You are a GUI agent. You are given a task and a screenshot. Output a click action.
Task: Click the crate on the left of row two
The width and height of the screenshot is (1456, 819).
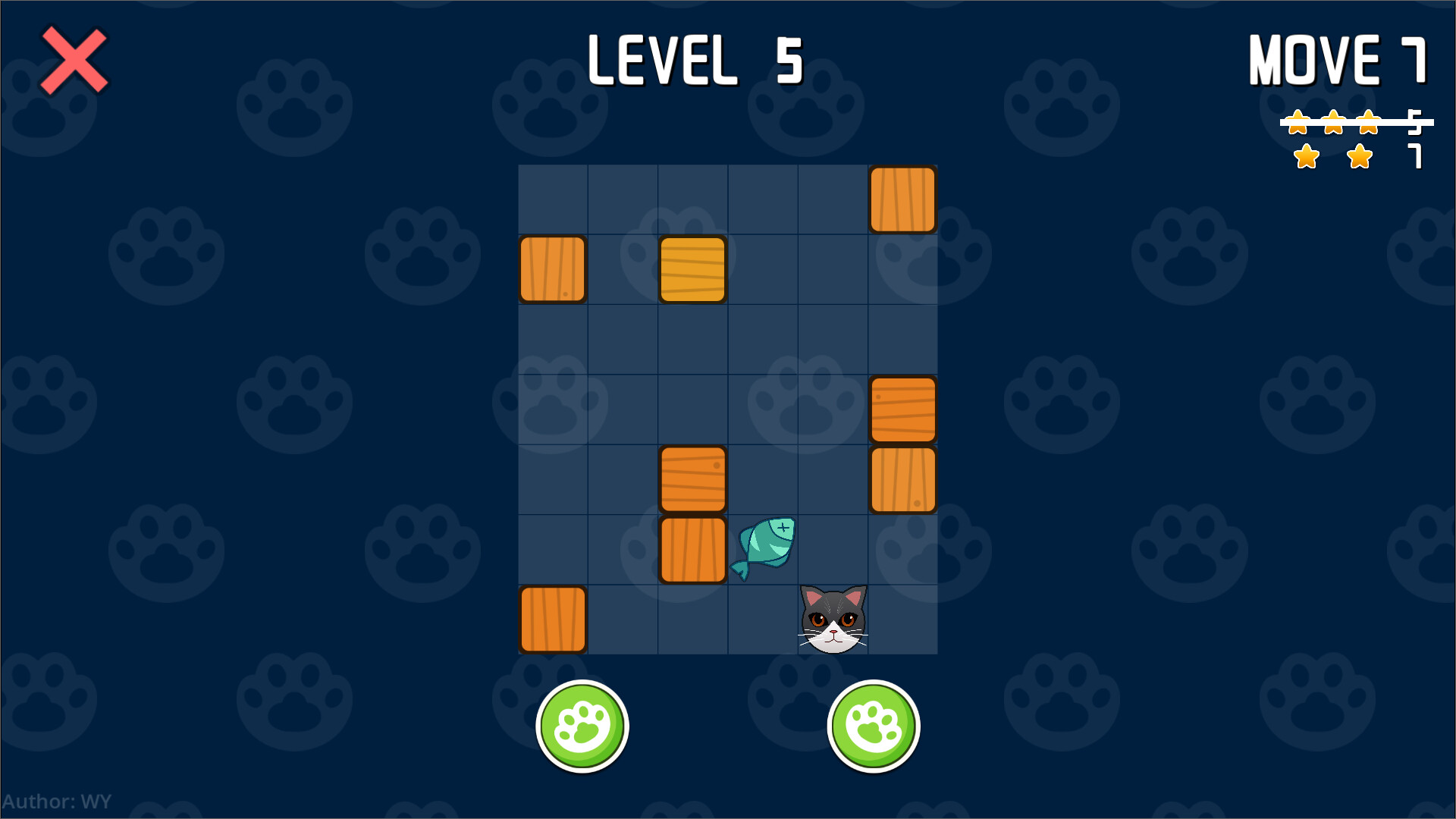553,269
